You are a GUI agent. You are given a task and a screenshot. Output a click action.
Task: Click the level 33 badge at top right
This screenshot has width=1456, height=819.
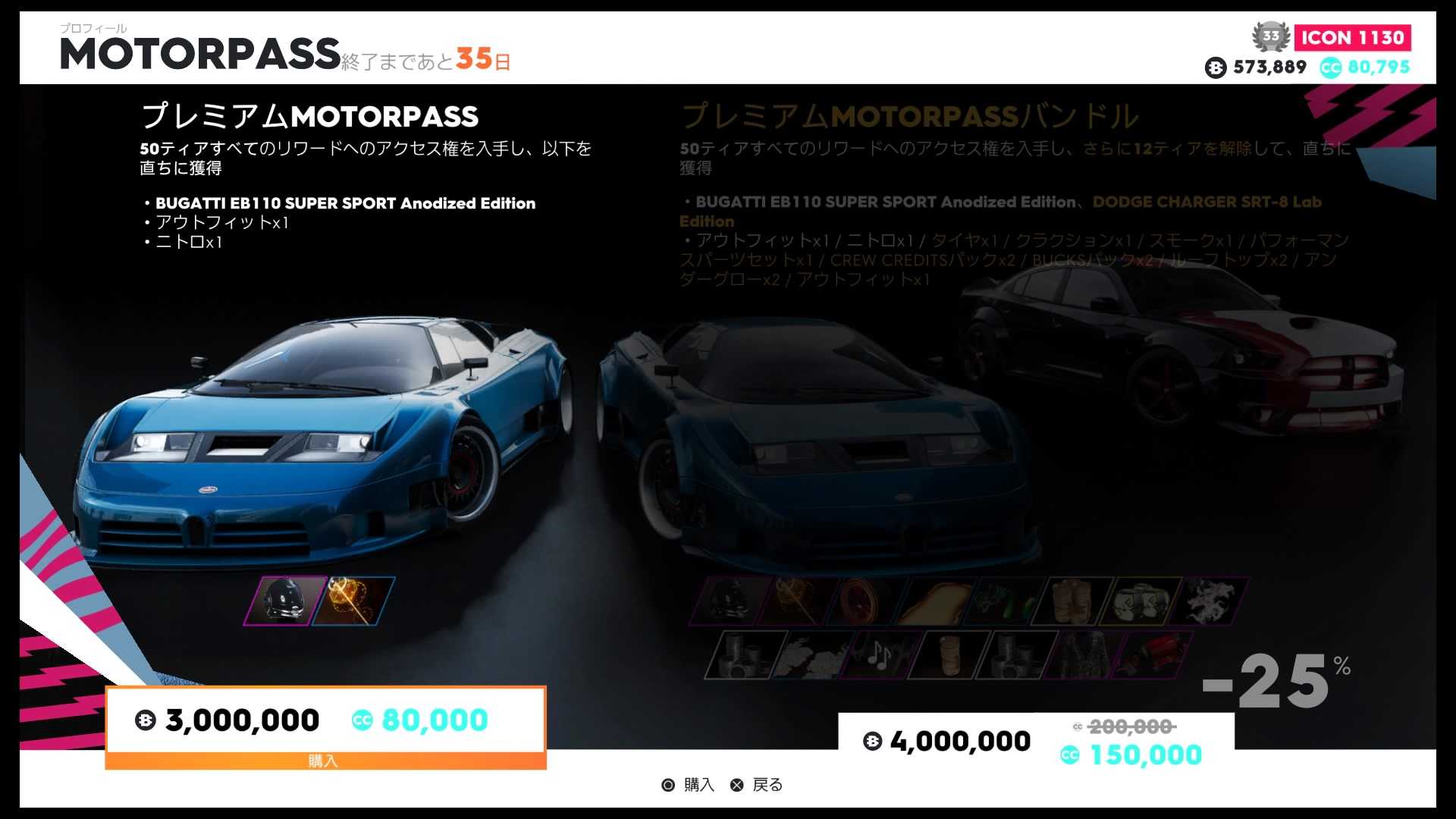click(x=1270, y=36)
